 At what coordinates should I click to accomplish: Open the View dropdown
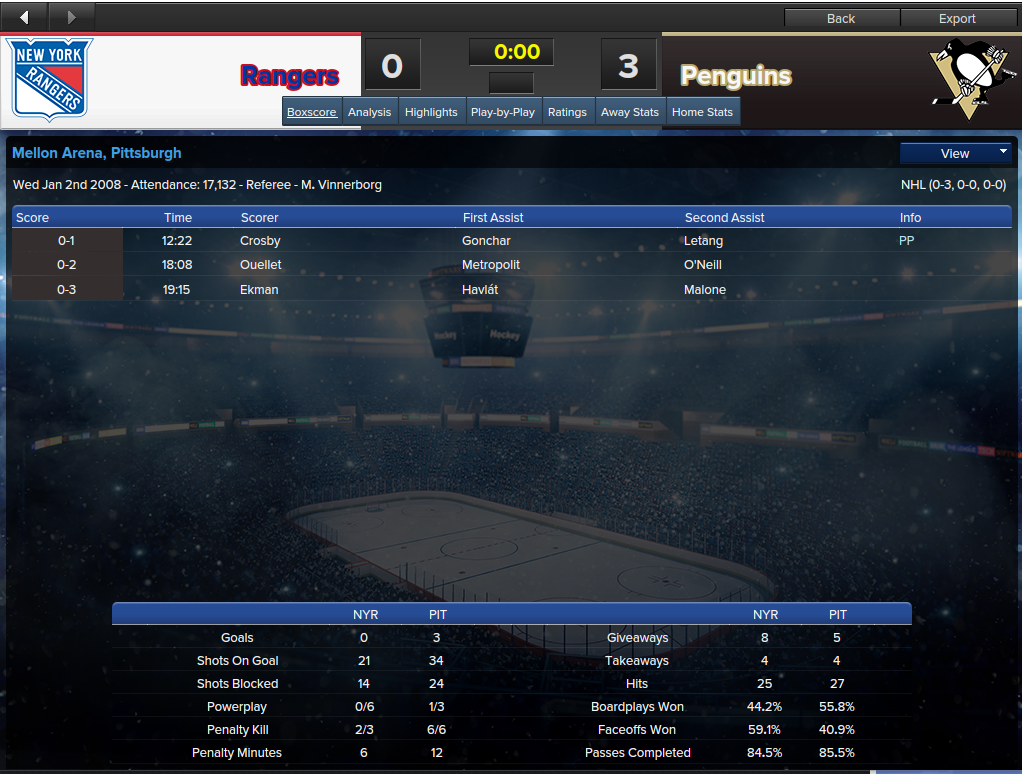point(955,153)
